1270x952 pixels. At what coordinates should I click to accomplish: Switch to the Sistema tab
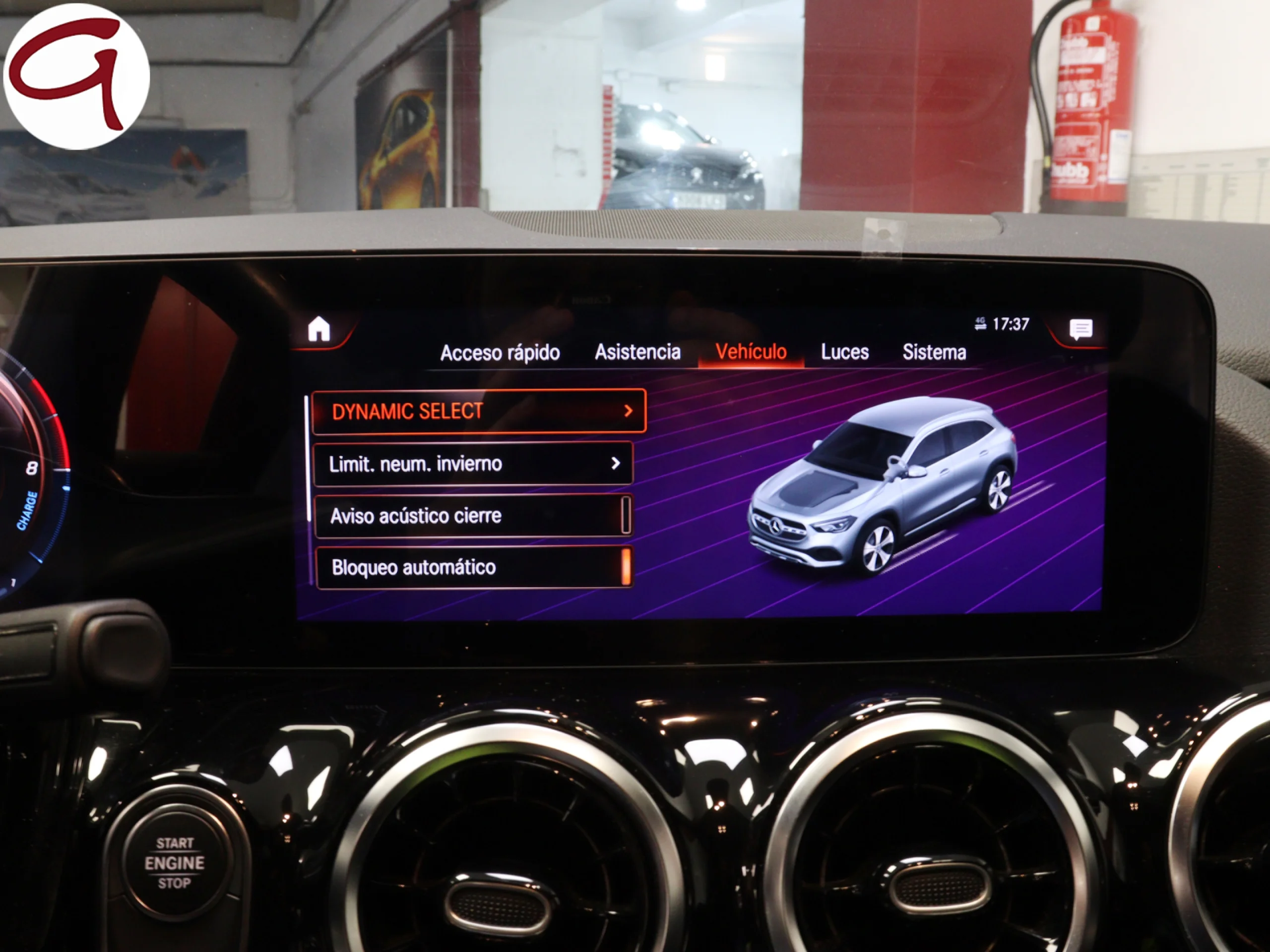(934, 352)
